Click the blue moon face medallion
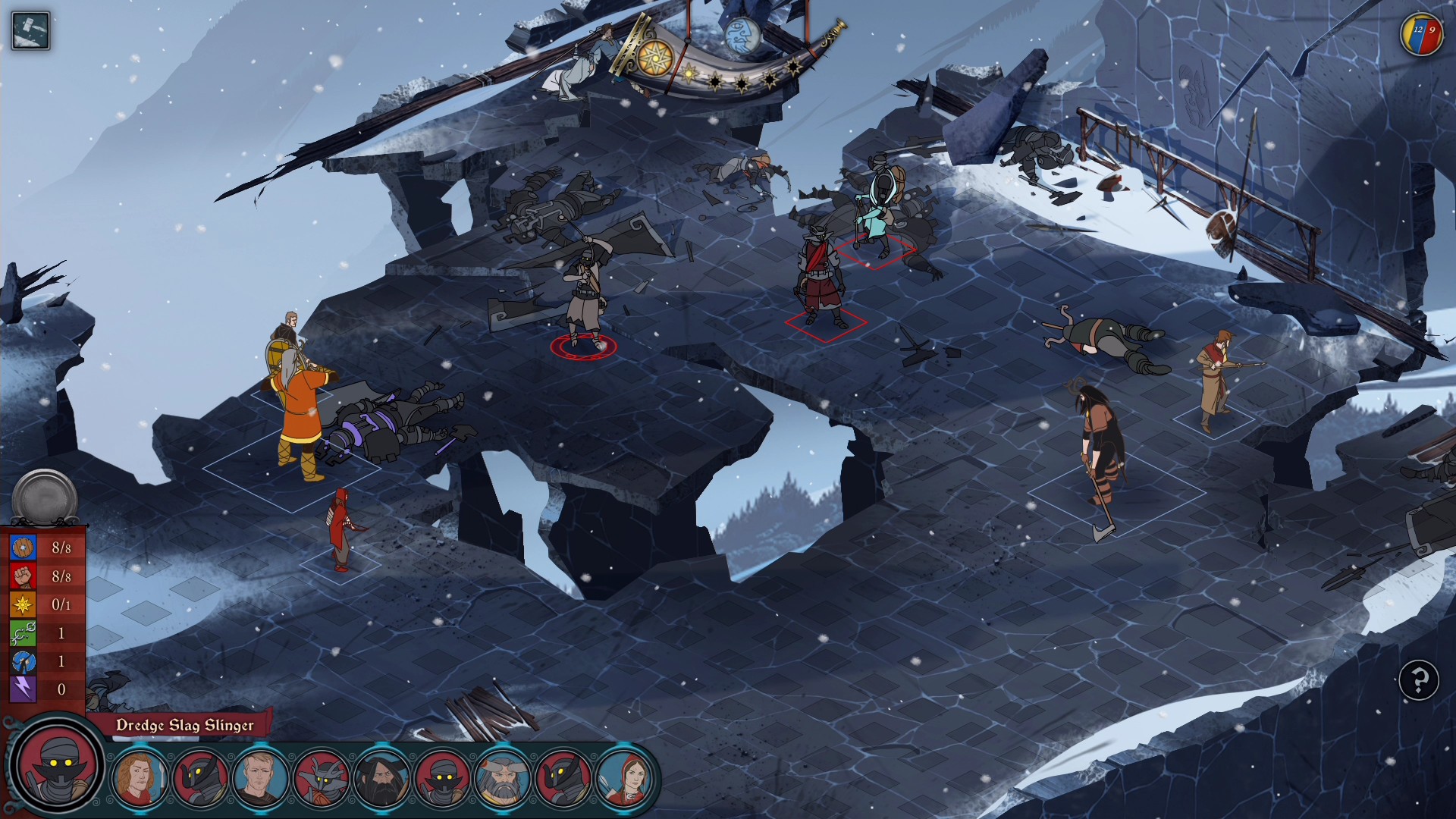The width and height of the screenshot is (1456, 819). point(742,36)
